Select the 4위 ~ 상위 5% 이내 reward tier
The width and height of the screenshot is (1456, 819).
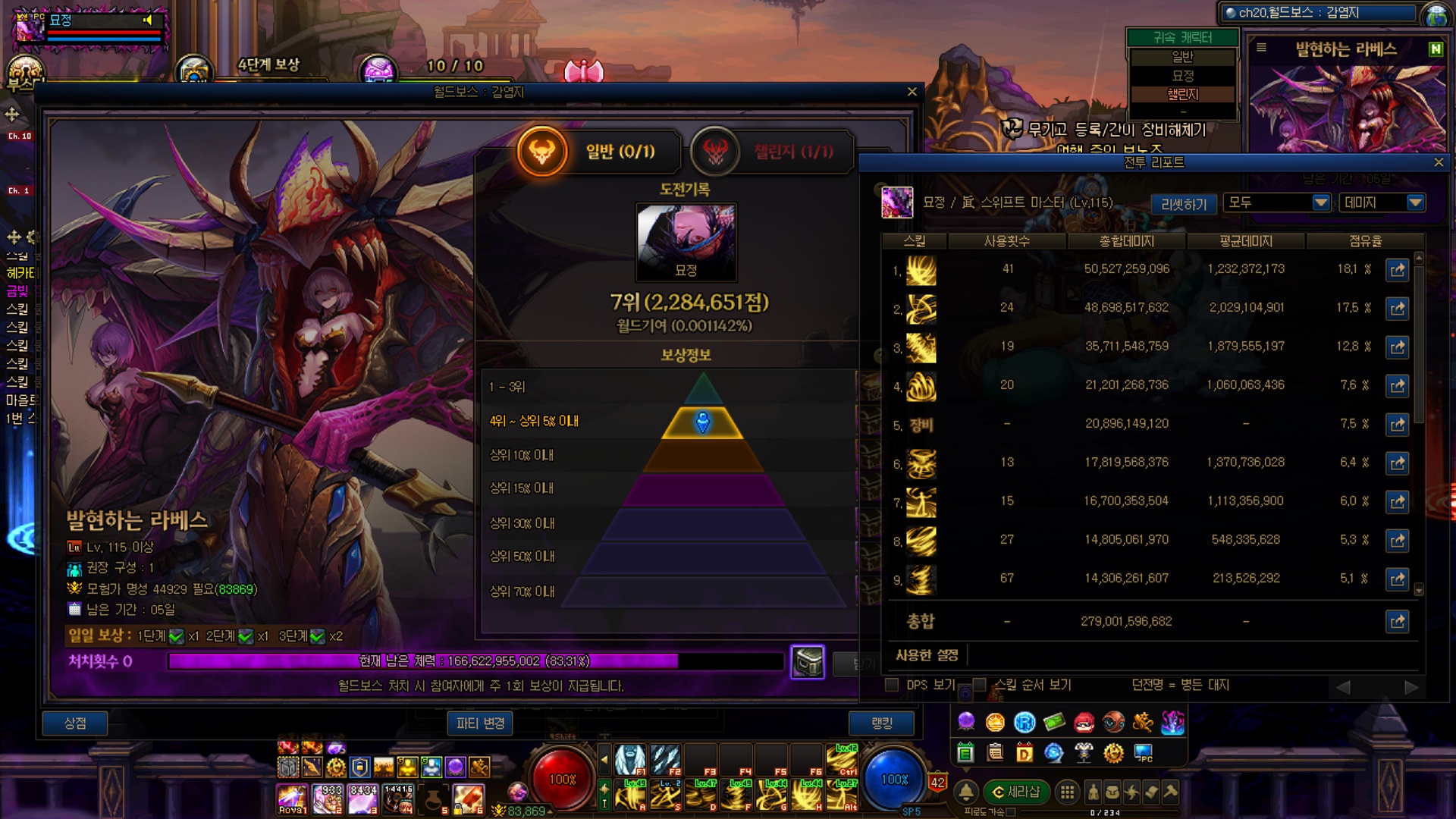534,421
